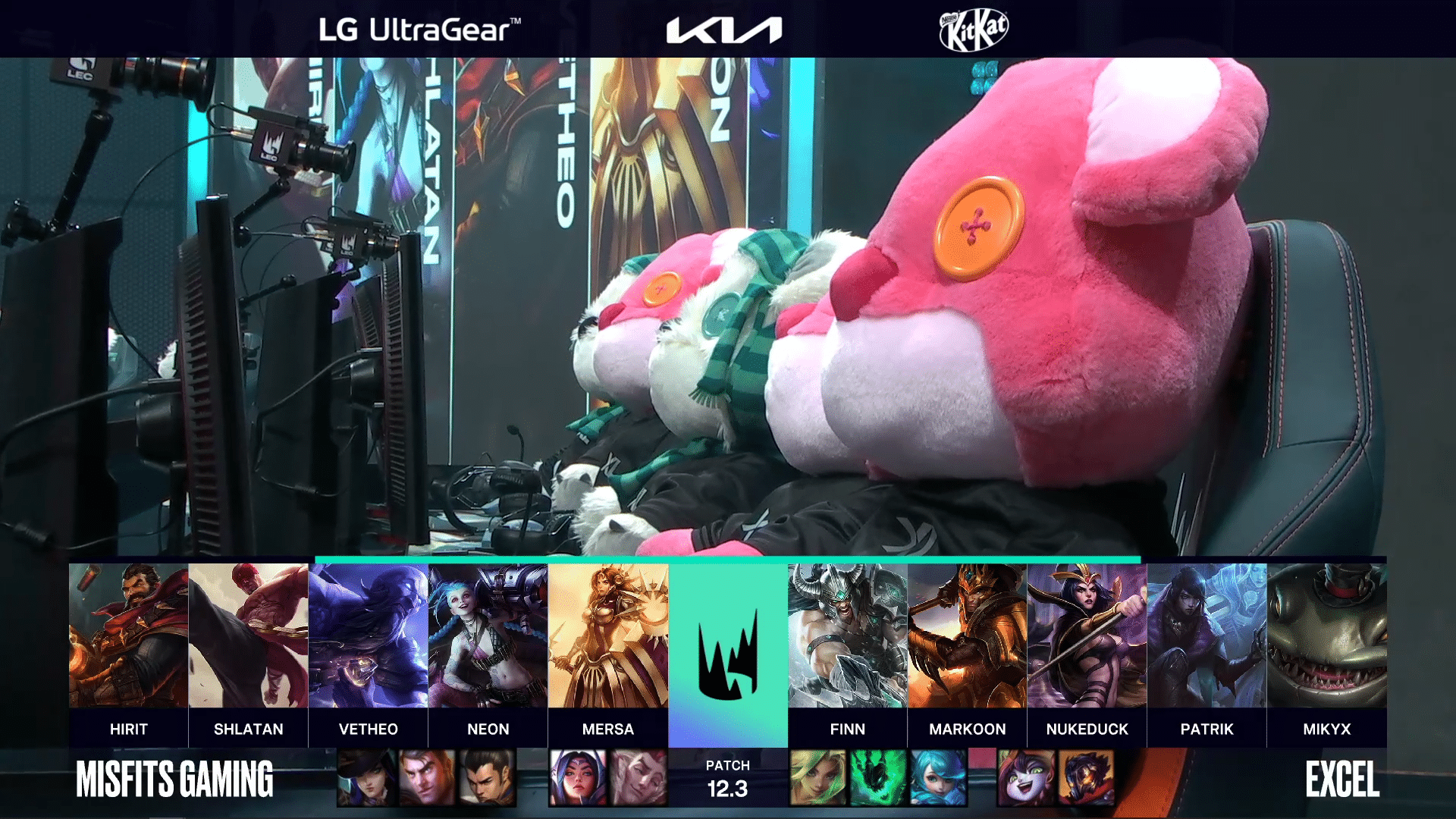This screenshot has width=1456, height=819.
Task: Click the banned Caitlyn icon
Action: [366, 777]
